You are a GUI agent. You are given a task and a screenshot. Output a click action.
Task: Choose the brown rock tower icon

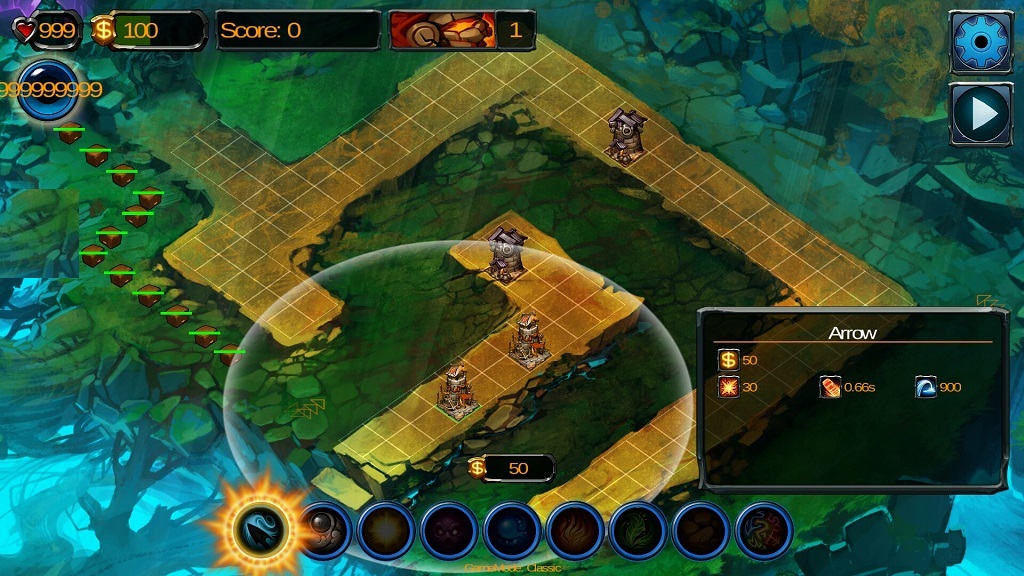(x=702, y=530)
